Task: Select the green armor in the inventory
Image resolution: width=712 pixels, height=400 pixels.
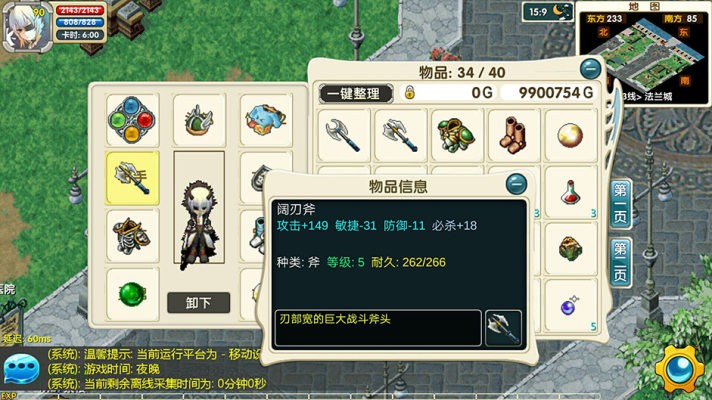Action: (x=458, y=134)
